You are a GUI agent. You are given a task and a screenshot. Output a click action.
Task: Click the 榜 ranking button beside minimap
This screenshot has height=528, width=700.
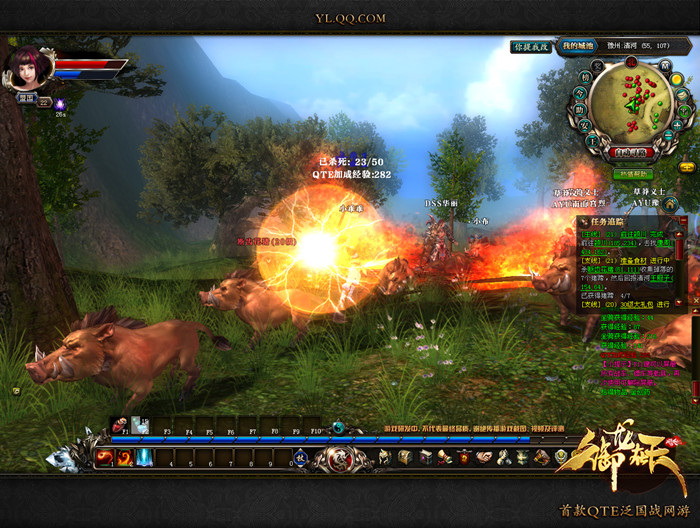585,77
